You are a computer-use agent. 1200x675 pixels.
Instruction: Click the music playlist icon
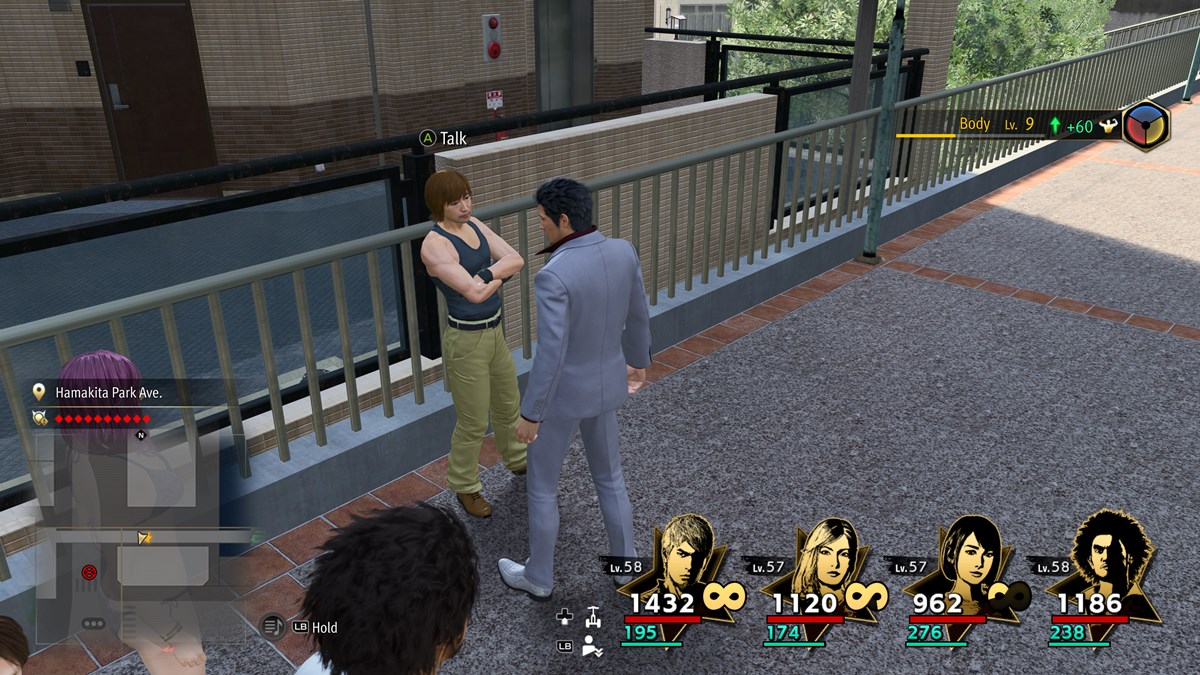click(x=272, y=627)
